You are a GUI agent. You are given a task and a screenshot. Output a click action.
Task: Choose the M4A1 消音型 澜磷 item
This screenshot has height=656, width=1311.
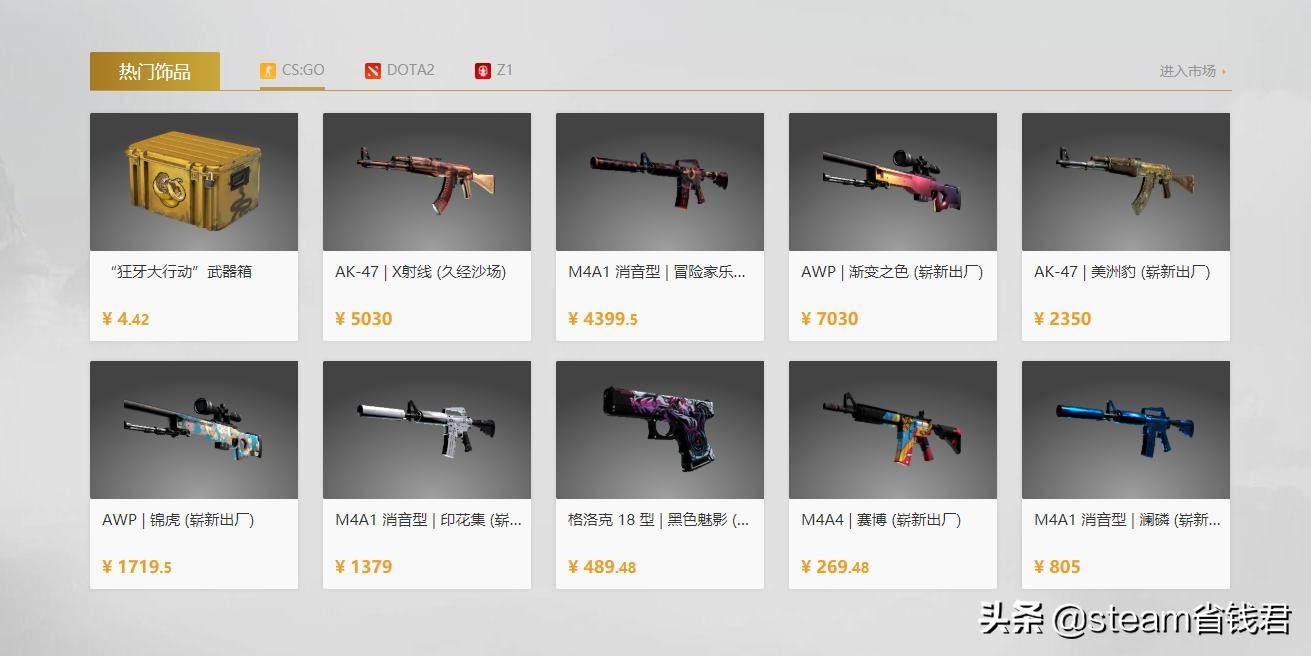(1126, 474)
